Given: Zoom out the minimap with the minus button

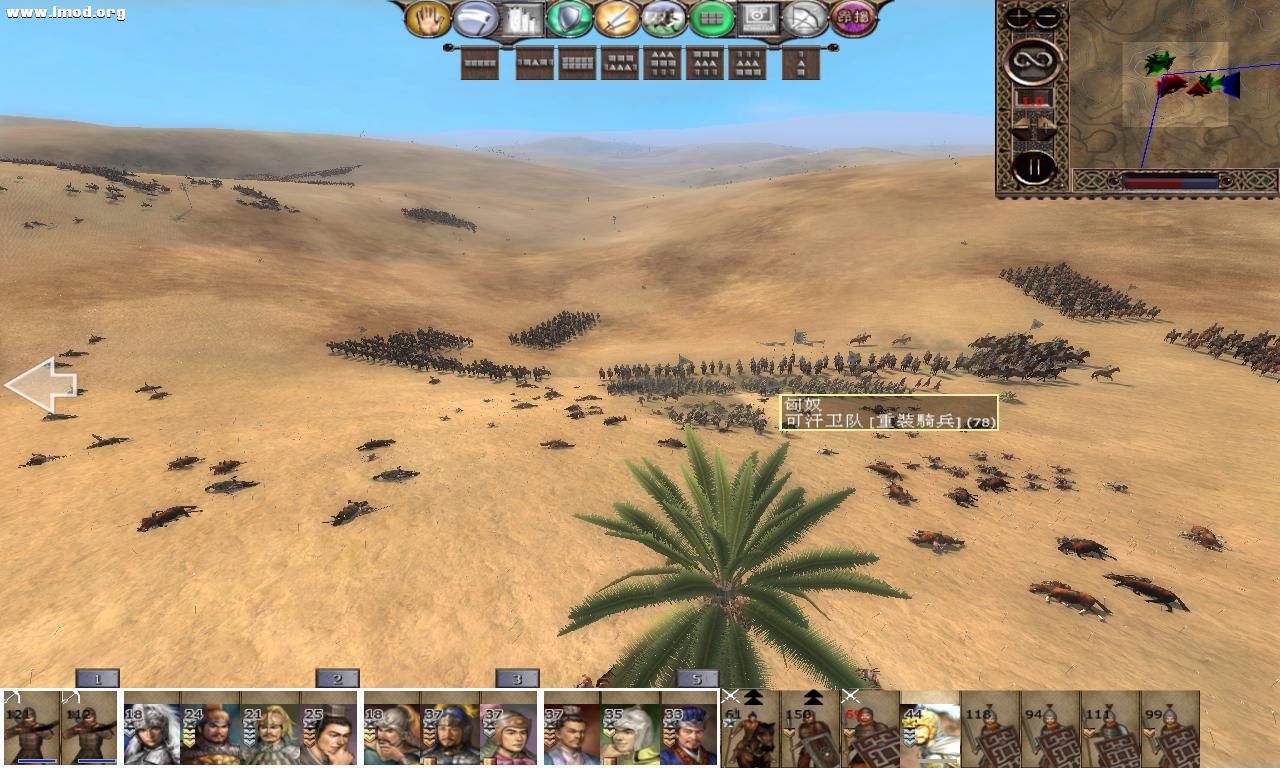Looking at the screenshot, I should pos(1046,17).
